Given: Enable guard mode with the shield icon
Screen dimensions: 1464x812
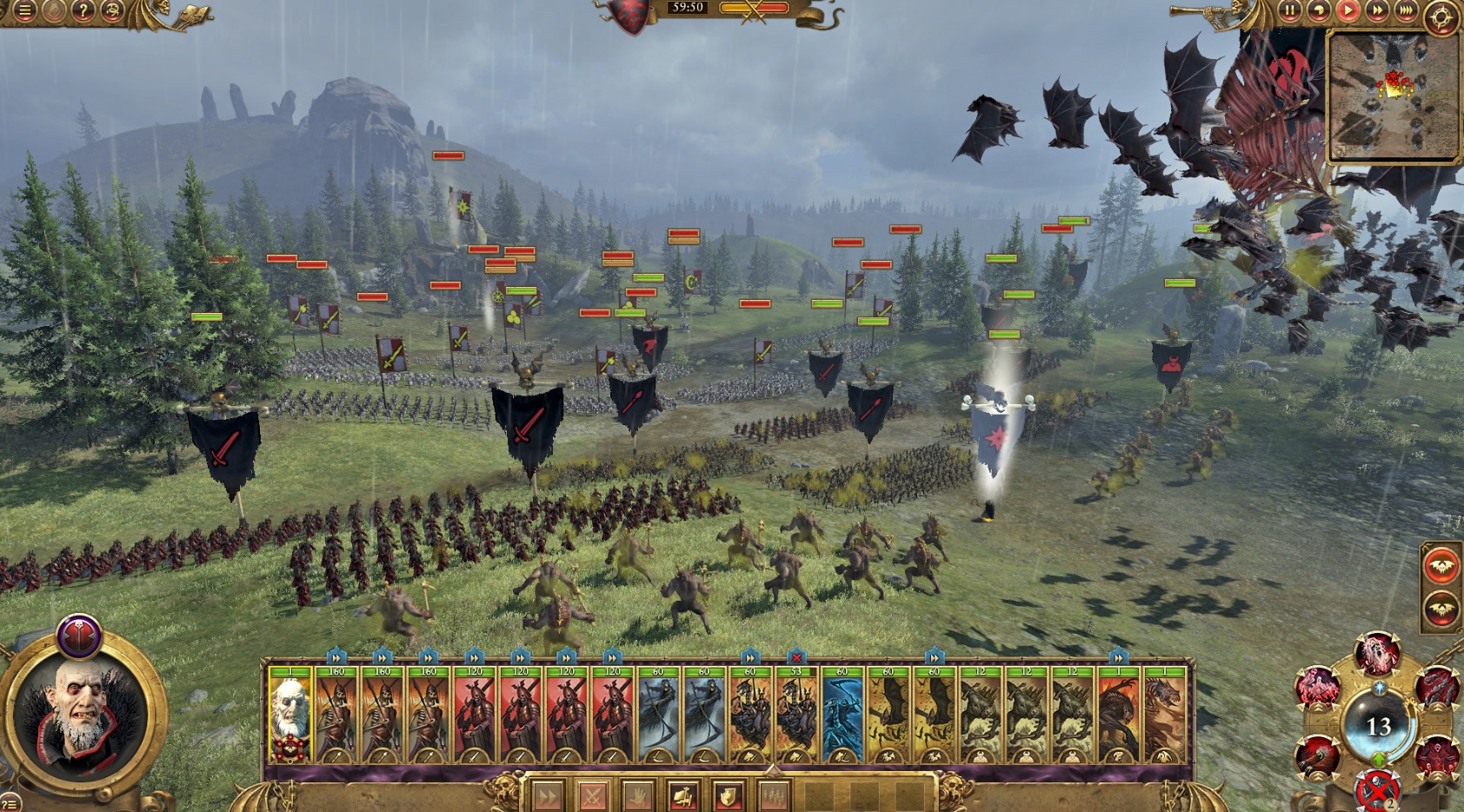Looking at the screenshot, I should pos(727,795).
